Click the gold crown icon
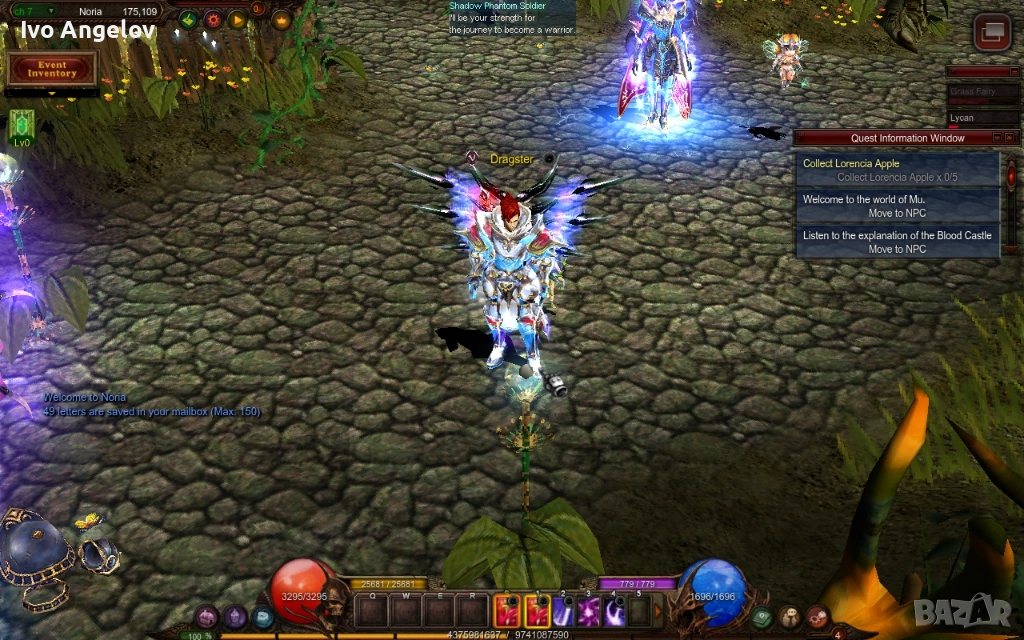 [281, 19]
